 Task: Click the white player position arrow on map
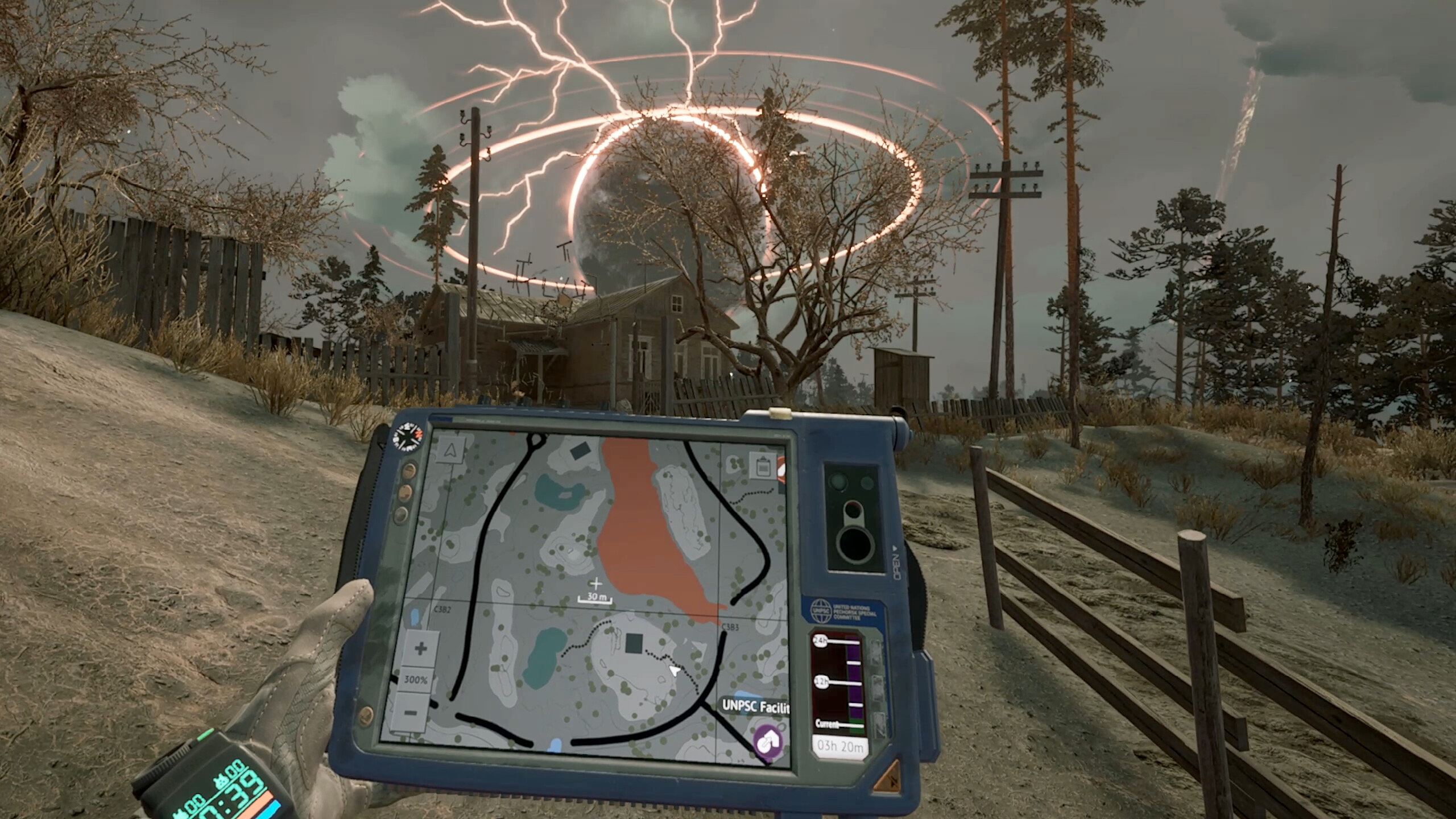tap(675, 671)
